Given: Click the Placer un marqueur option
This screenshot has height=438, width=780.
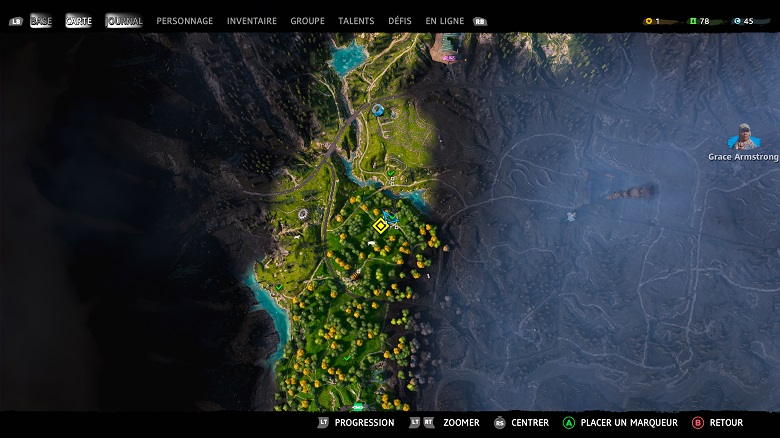Looking at the screenshot, I should 620,423.
